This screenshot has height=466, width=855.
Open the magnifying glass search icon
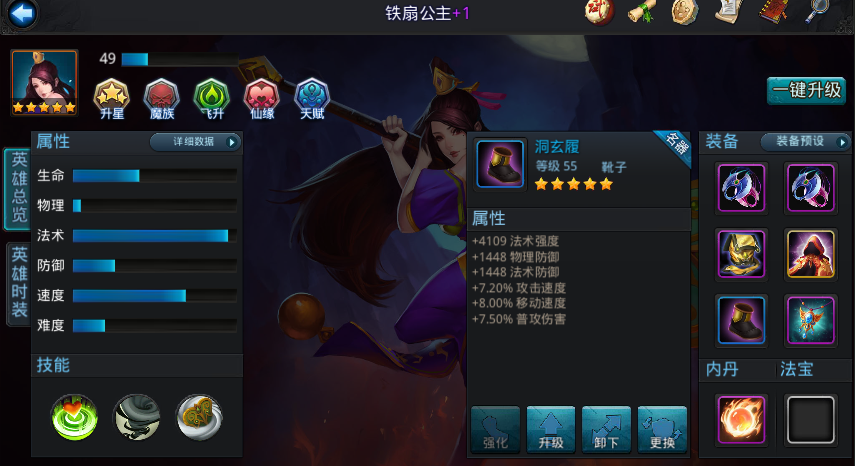(x=817, y=12)
